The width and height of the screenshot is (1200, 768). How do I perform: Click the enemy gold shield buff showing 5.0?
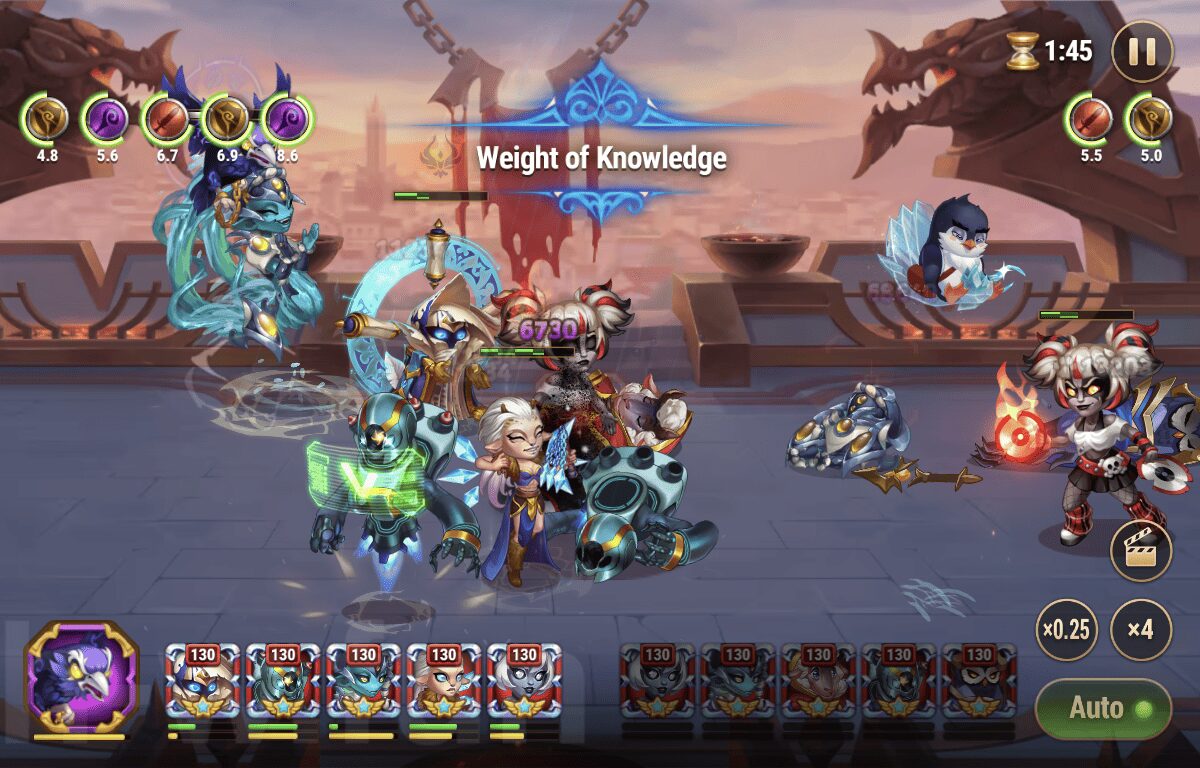pyautogui.click(x=1150, y=119)
